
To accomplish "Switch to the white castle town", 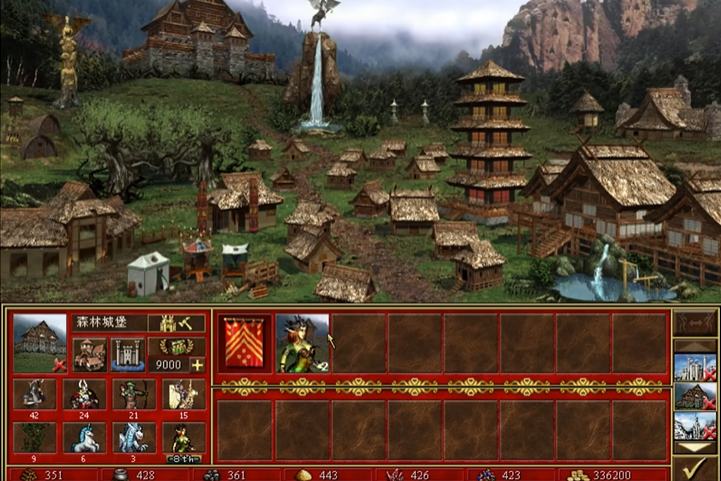I will 693,368.
